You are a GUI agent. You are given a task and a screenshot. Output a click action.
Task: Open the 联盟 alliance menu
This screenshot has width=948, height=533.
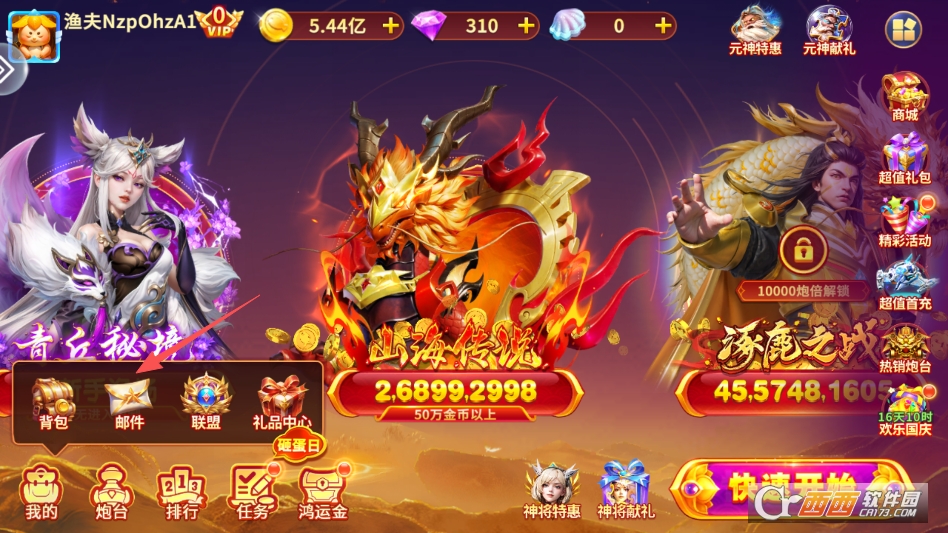205,402
